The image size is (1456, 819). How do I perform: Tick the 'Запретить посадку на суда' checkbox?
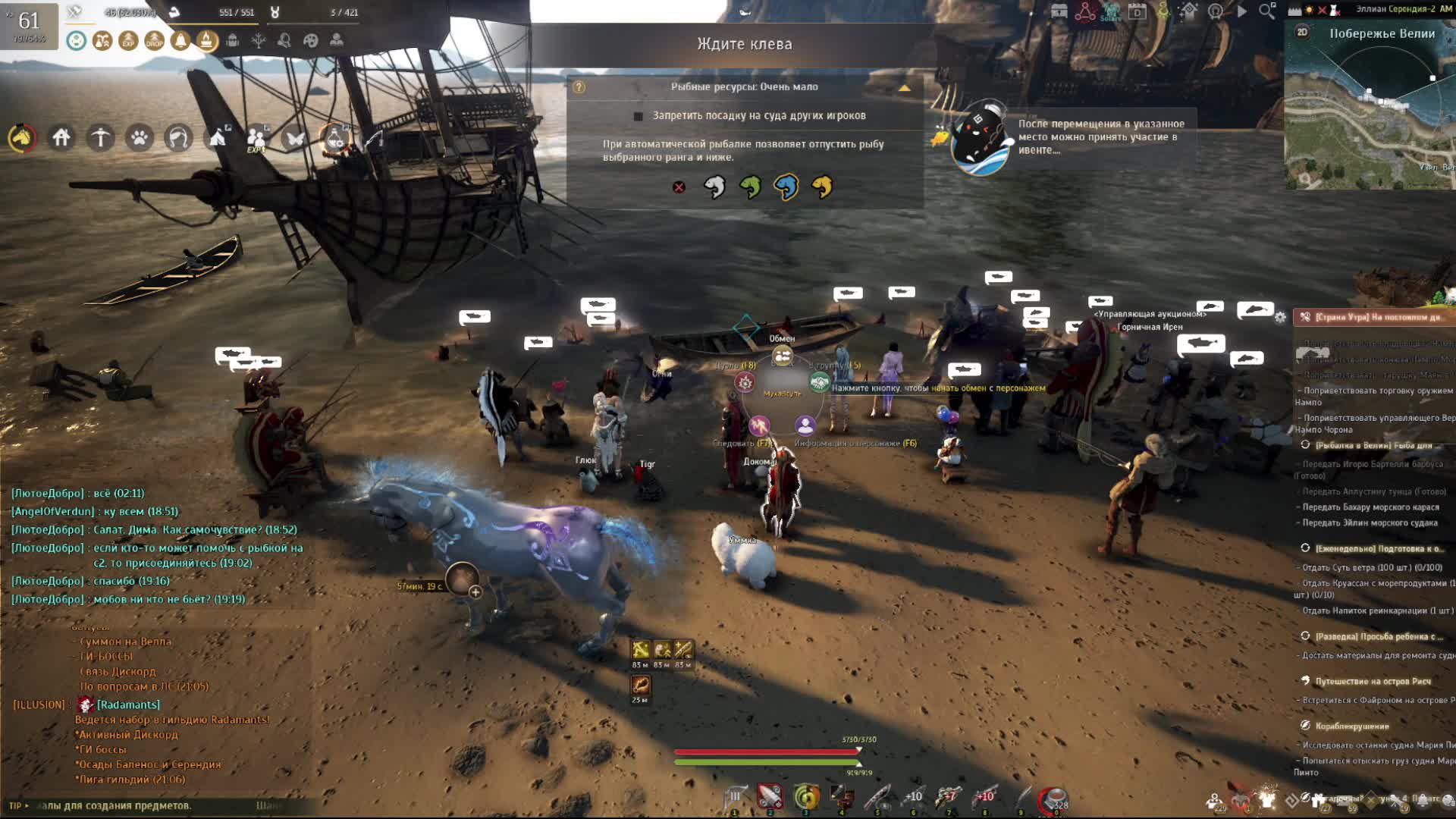[639, 116]
